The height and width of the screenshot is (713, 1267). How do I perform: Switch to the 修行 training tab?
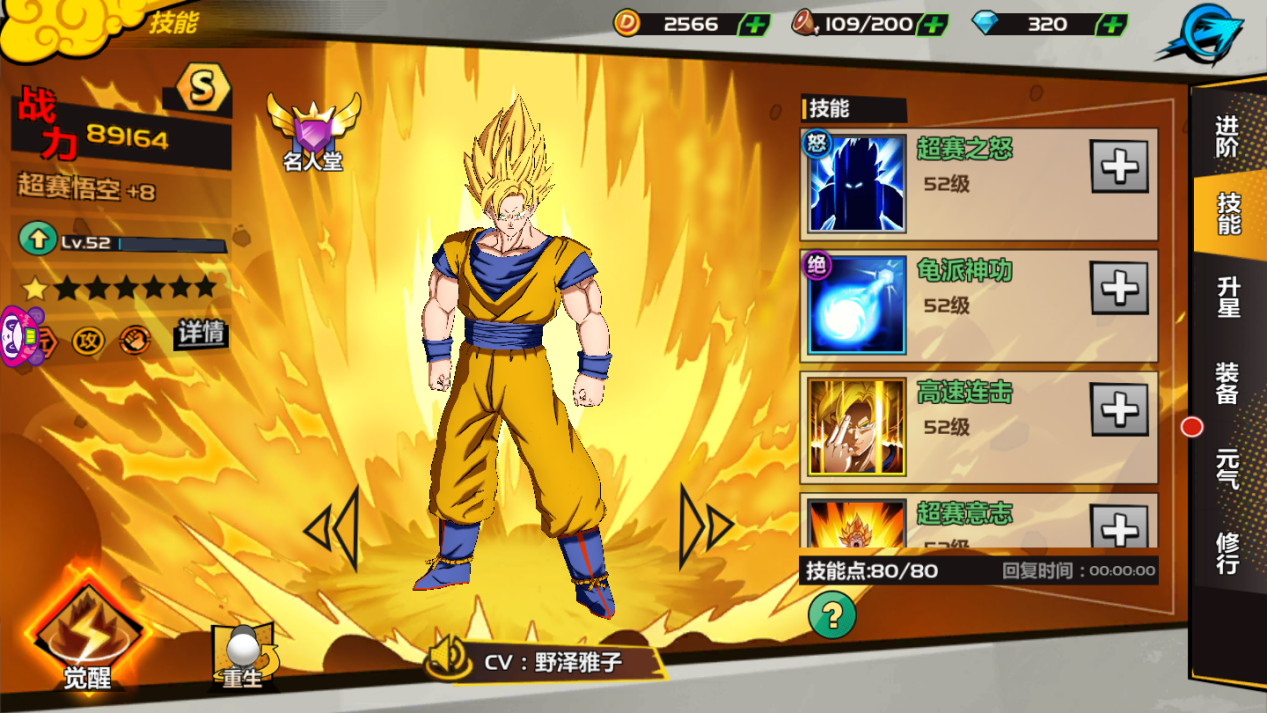click(1228, 553)
